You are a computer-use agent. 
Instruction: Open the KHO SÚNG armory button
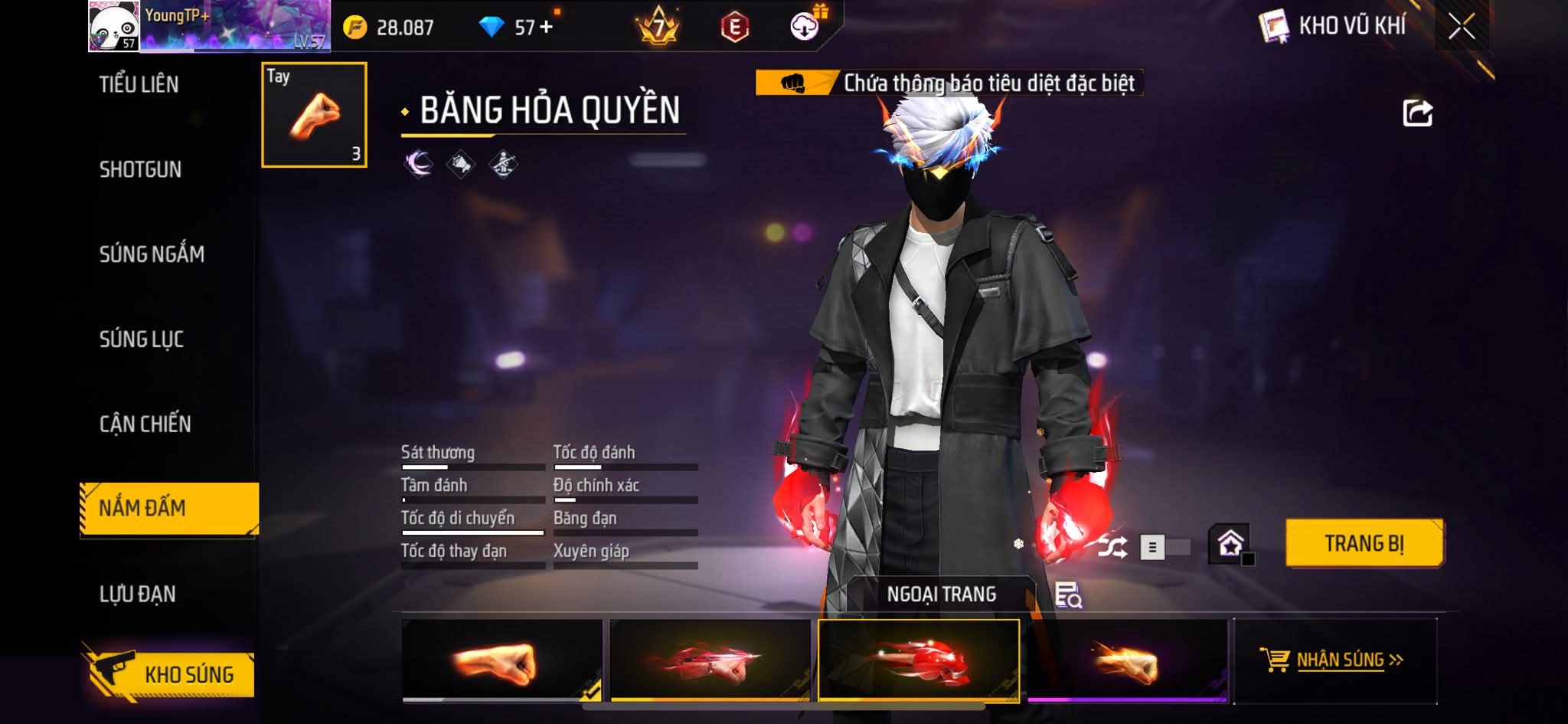tap(170, 674)
